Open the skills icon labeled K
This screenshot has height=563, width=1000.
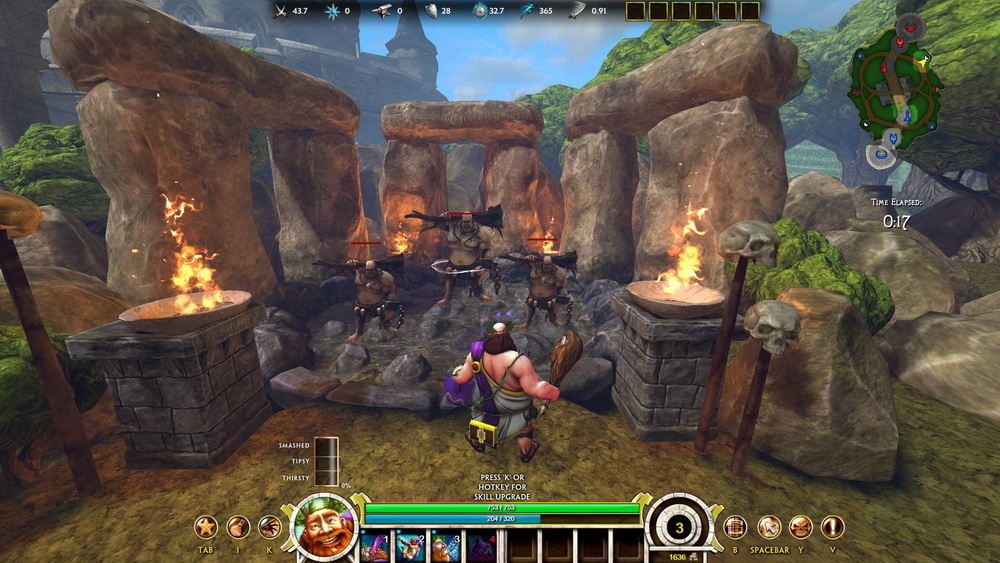(269, 527)
